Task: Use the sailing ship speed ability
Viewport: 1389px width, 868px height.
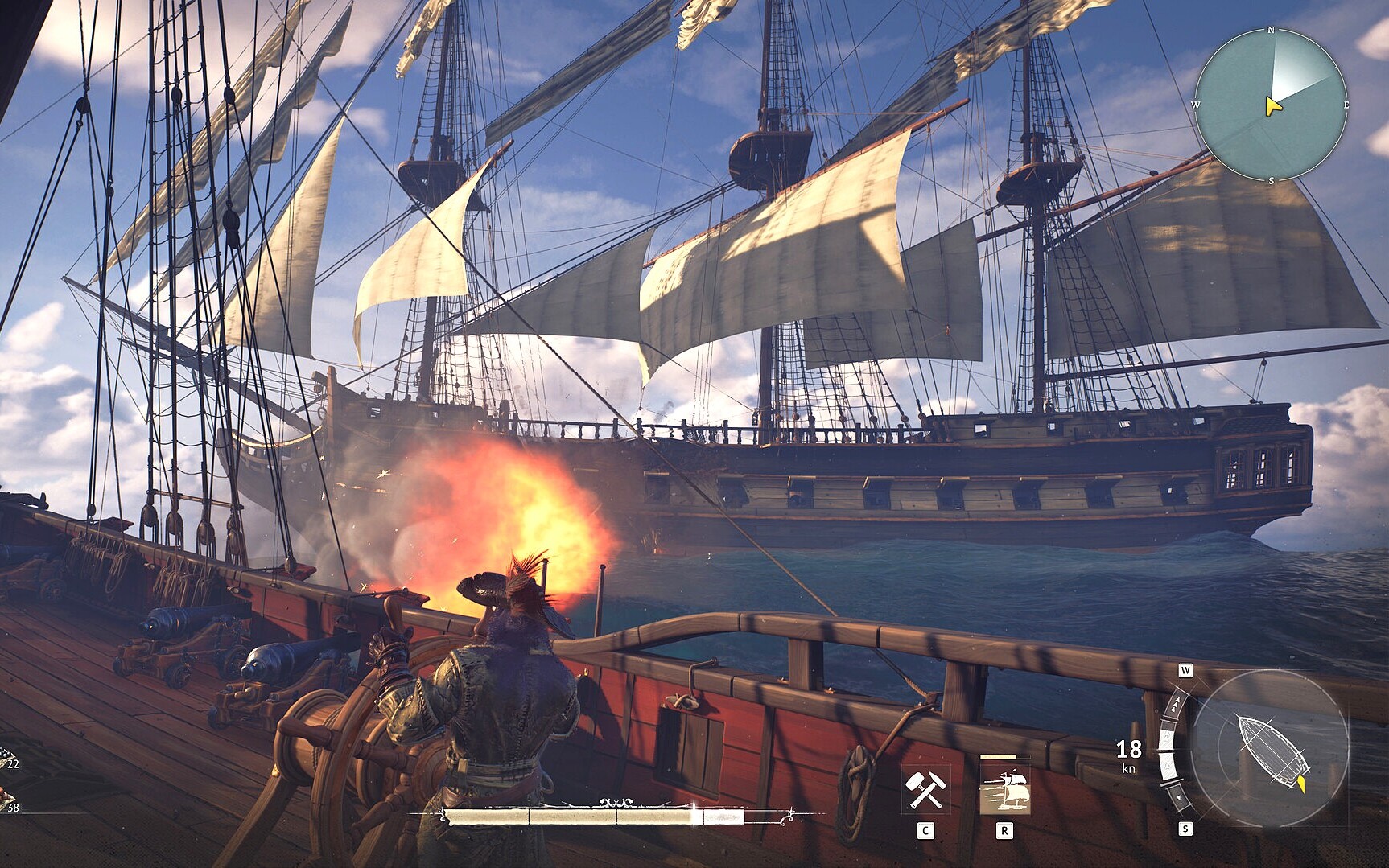Action: (x=1004, y=789)
